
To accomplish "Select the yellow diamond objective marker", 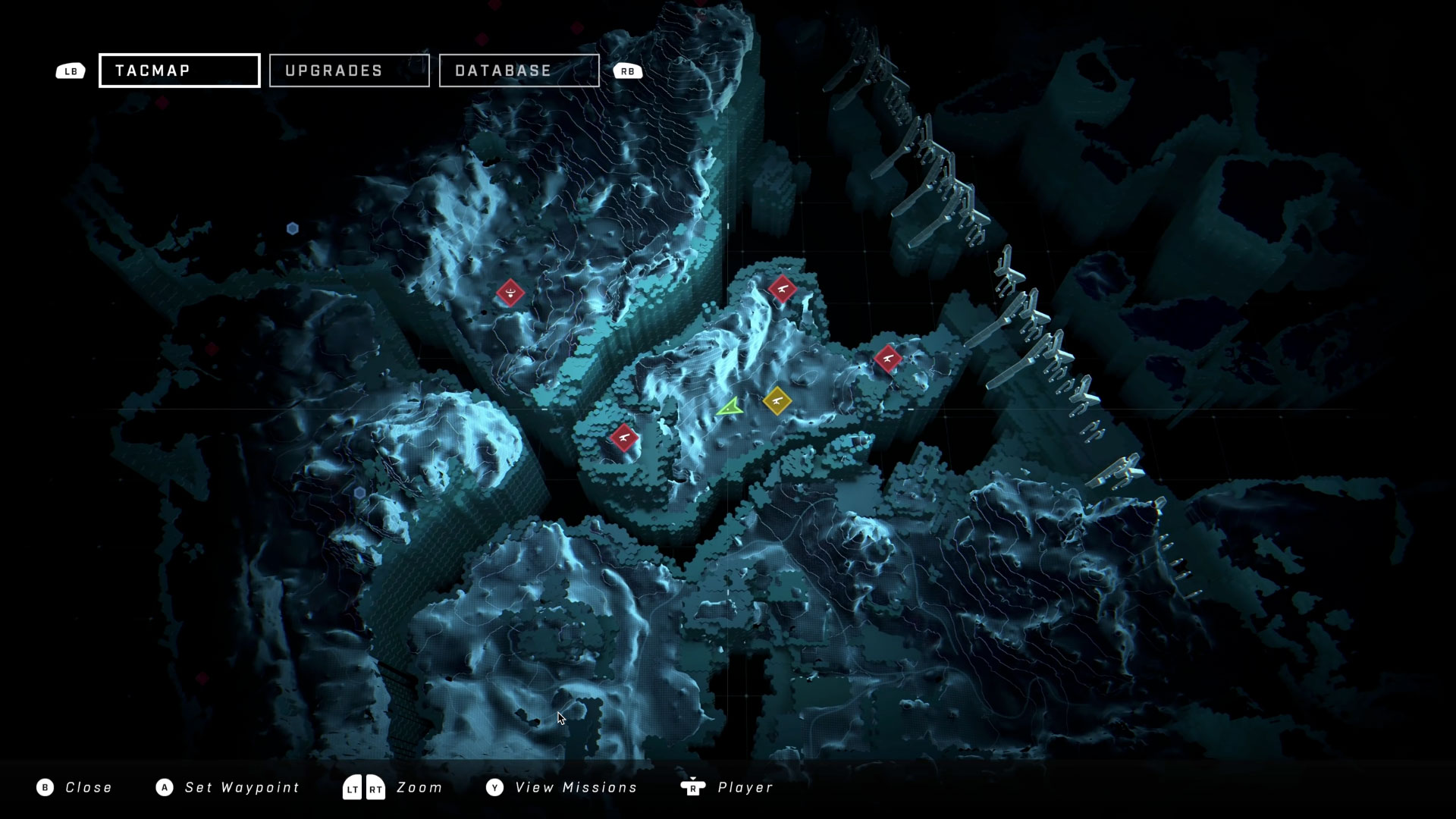I will [777, 400].
